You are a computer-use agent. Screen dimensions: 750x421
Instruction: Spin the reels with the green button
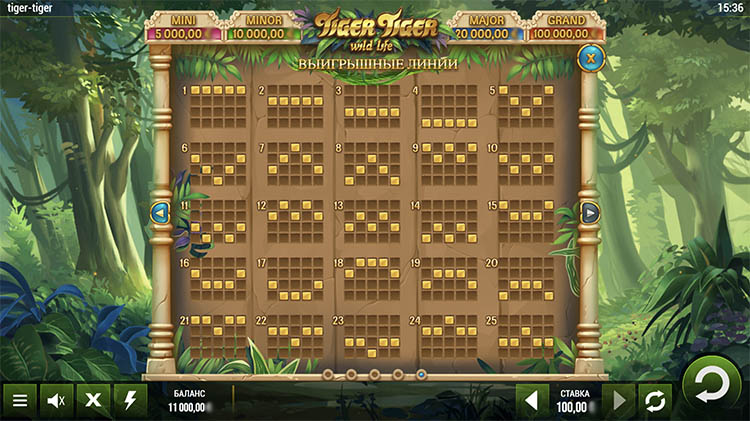pyautogui.click(x=710, y=385)
